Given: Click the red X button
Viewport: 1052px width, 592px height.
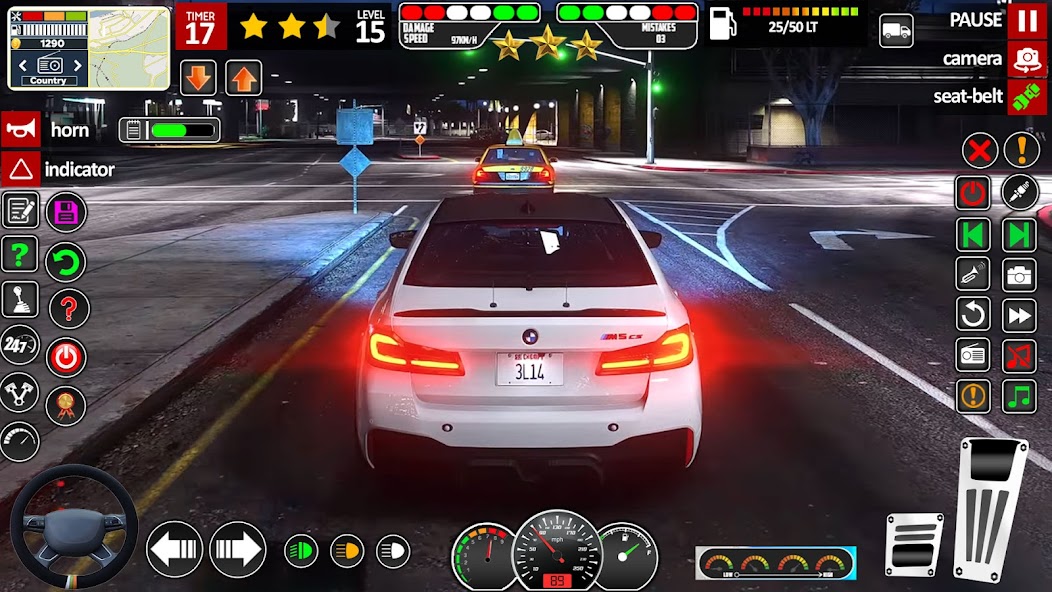Looking at the screenshot, I should (980, 150).
